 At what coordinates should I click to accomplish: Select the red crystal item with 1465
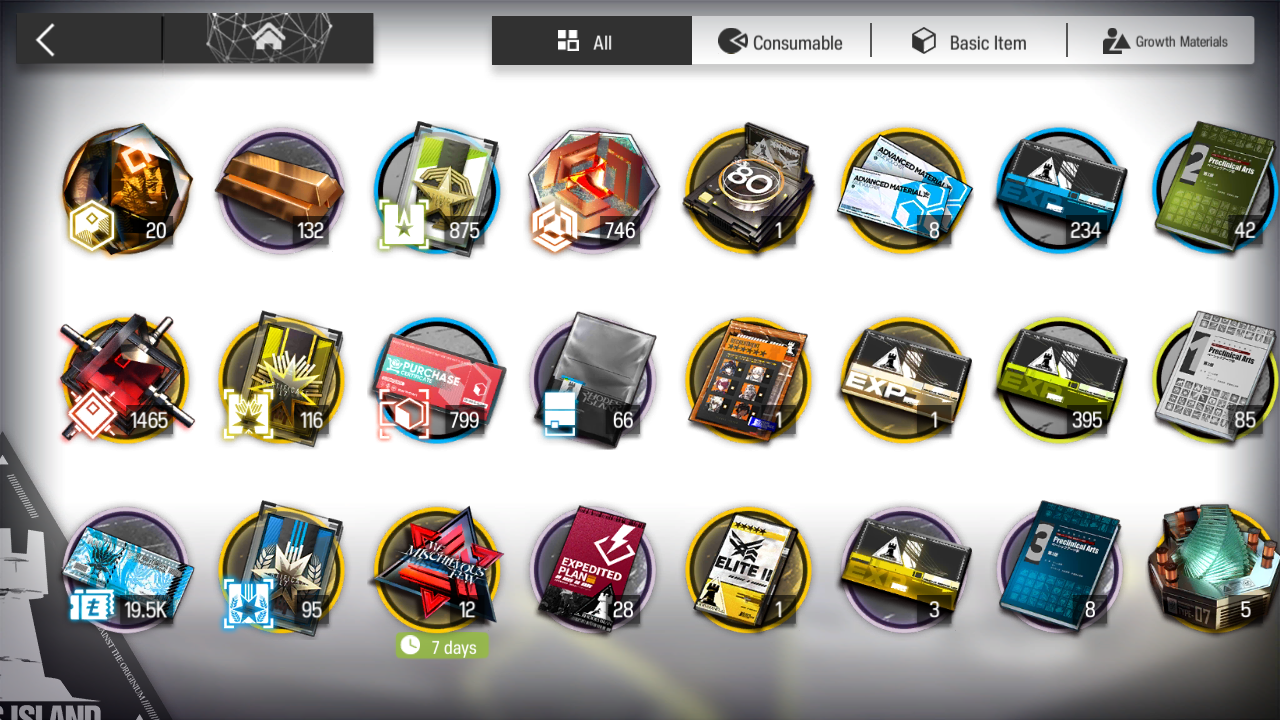(125, 380)
